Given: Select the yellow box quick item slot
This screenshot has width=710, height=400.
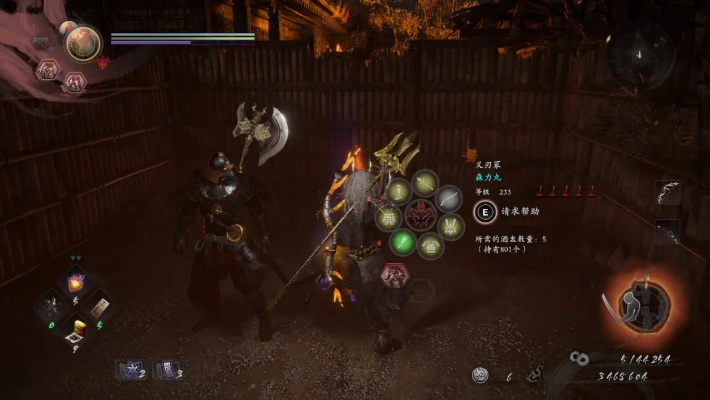Looking at the screenshot, I should coord(75,330).
